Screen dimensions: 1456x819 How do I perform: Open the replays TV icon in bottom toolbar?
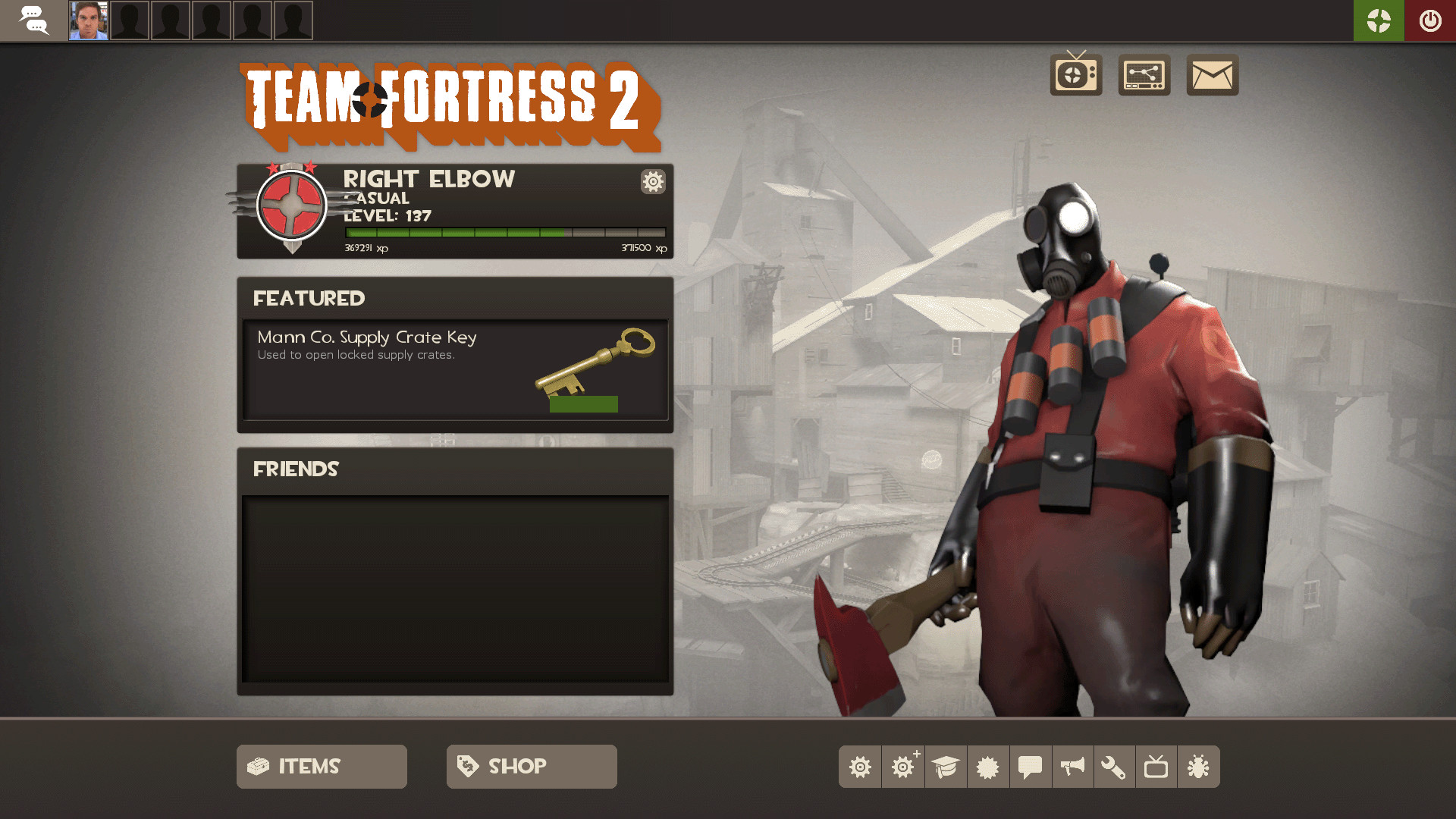point(1156,767)
